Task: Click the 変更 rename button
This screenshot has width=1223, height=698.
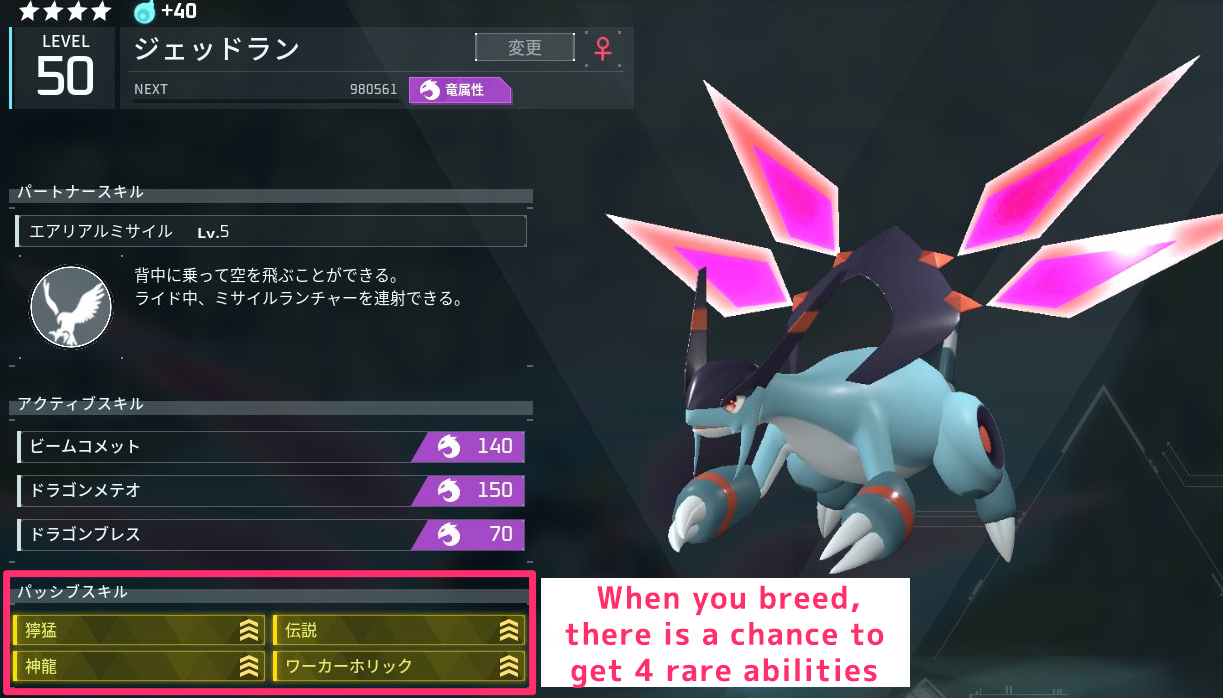Action: pyautogui.click(x=525, y=47)
